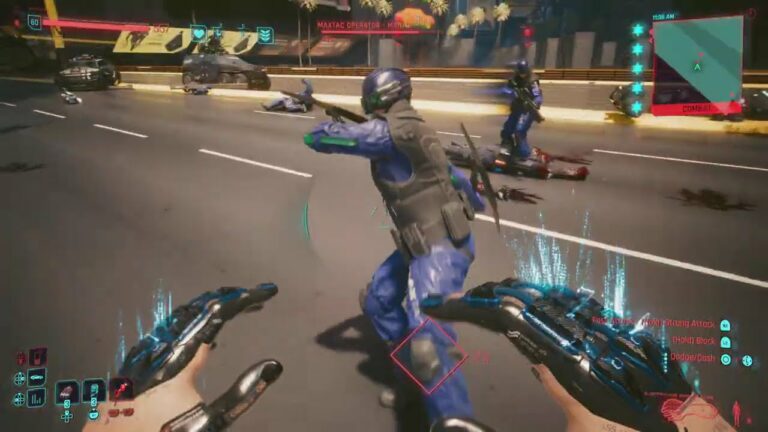Activate the red cyberware ability slot
Viewport: 768px width, 432px height.
pyautogui.click(x=121, y=389)
